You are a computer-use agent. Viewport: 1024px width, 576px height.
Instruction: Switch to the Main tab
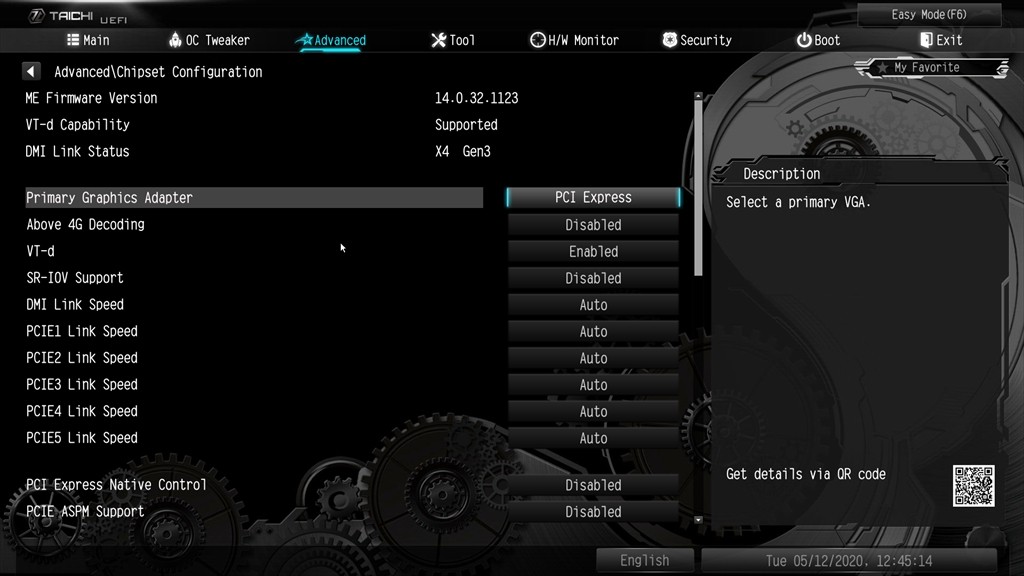click(x=88, y=40)
